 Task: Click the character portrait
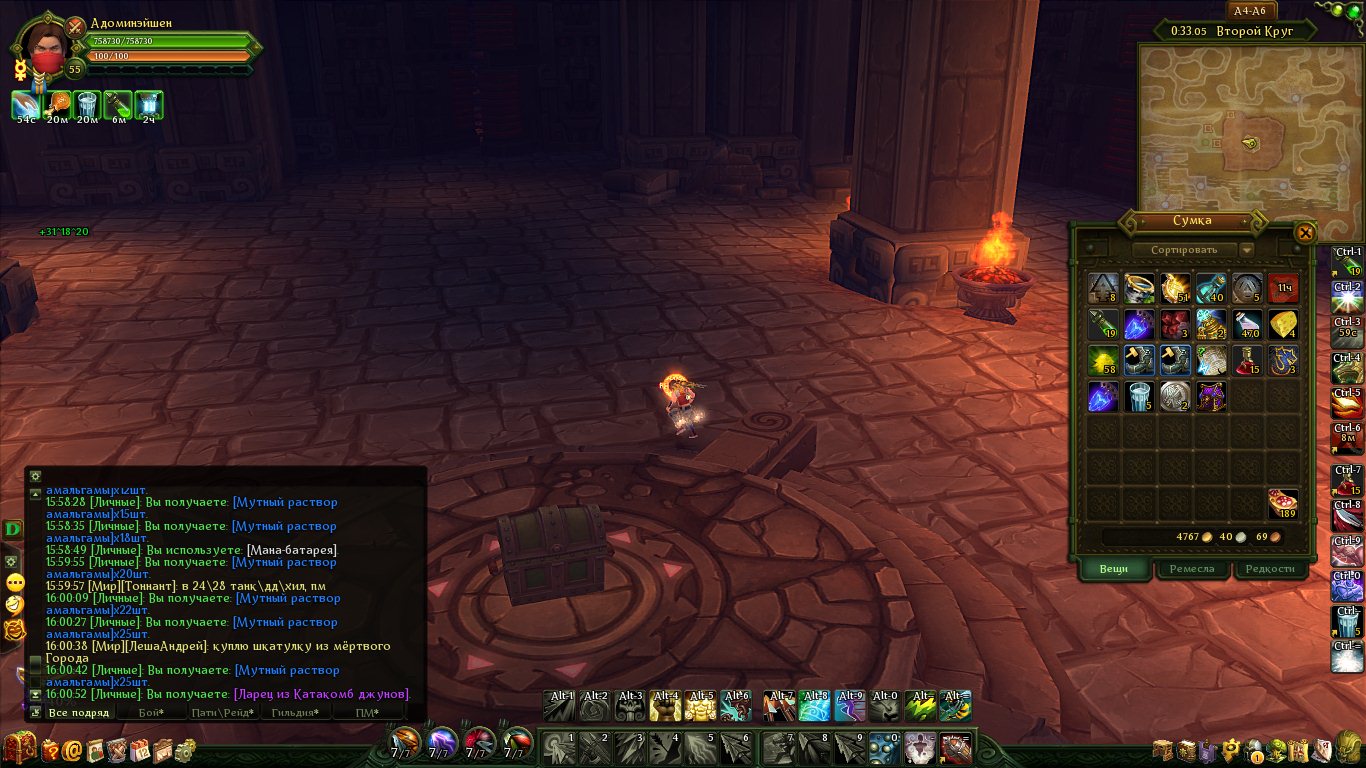(x=44, y=46)
